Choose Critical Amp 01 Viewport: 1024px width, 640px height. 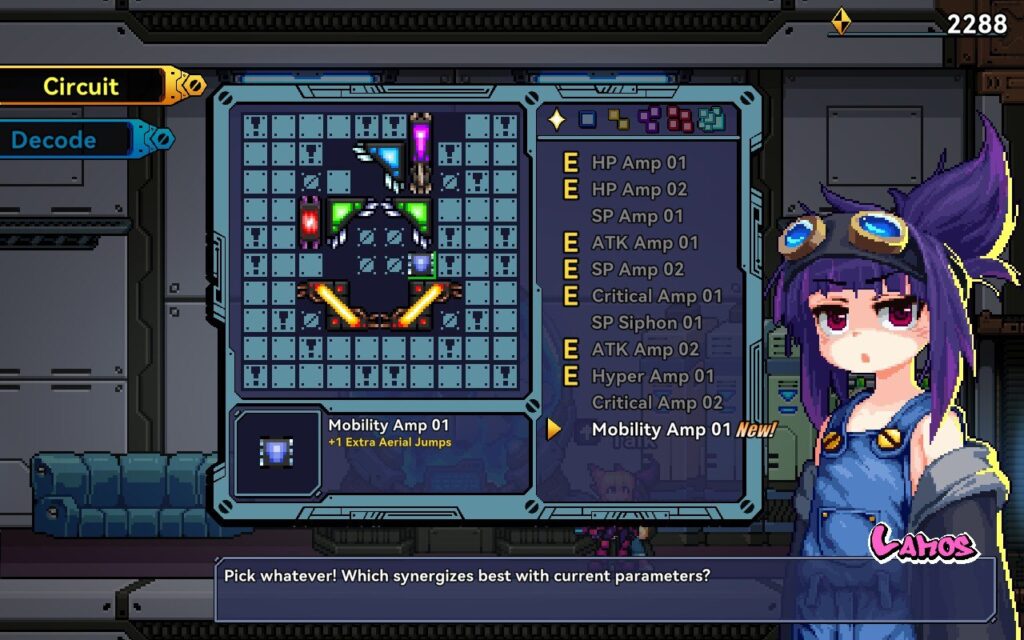[x=656, y=296]
